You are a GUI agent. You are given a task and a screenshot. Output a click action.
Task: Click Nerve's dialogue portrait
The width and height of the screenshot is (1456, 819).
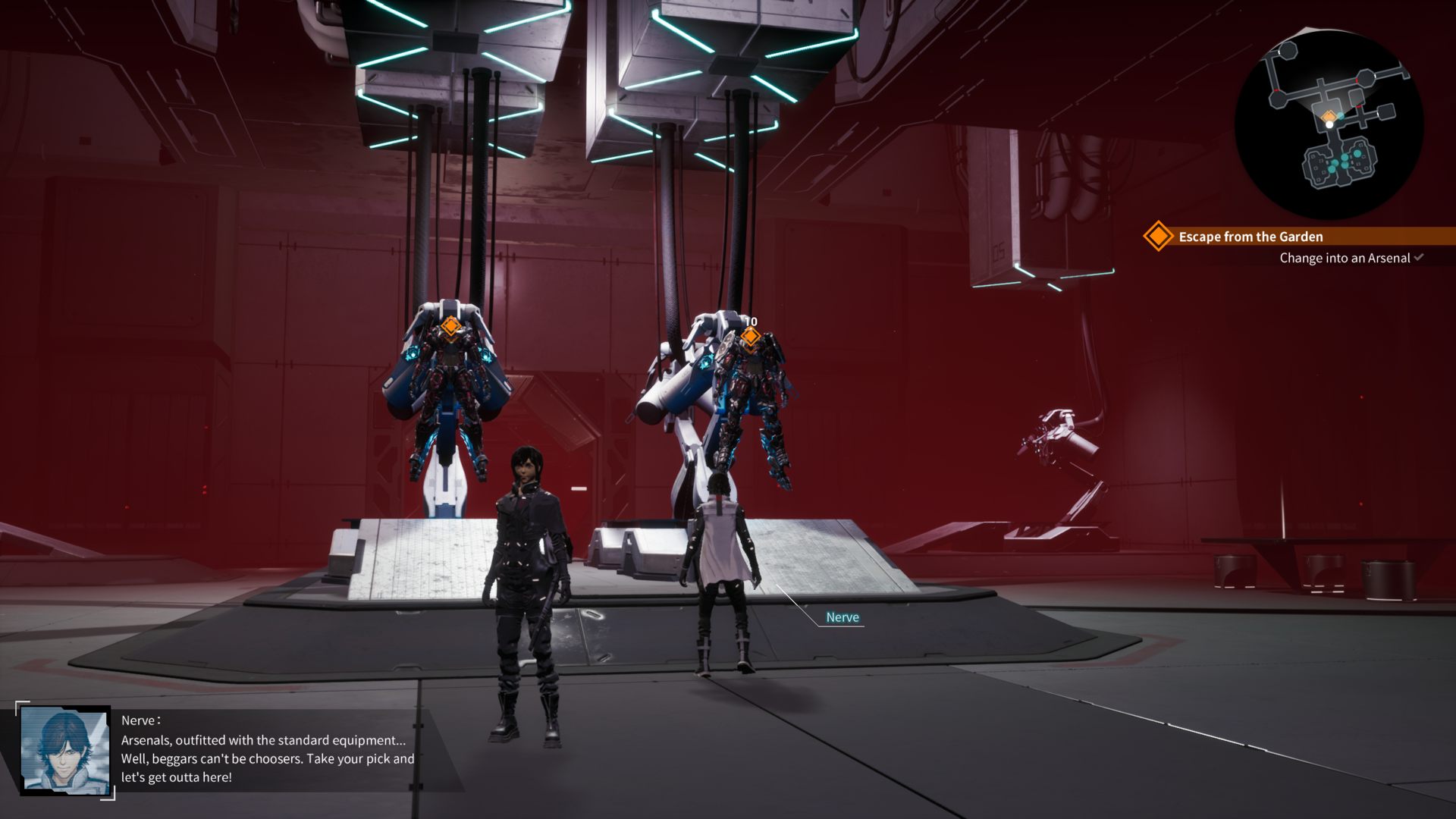click(65, 751)
